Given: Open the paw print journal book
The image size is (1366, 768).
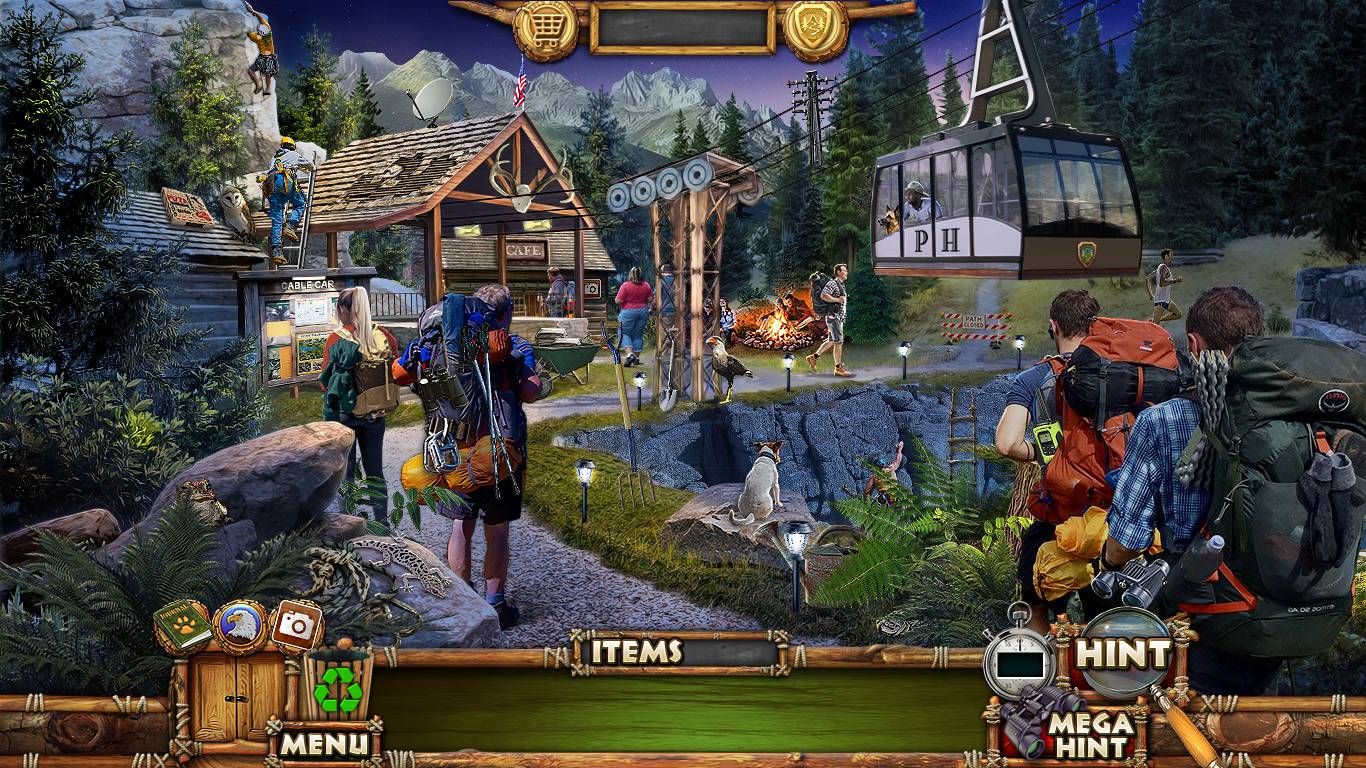Looking at the screenshot, I should 183,626.
